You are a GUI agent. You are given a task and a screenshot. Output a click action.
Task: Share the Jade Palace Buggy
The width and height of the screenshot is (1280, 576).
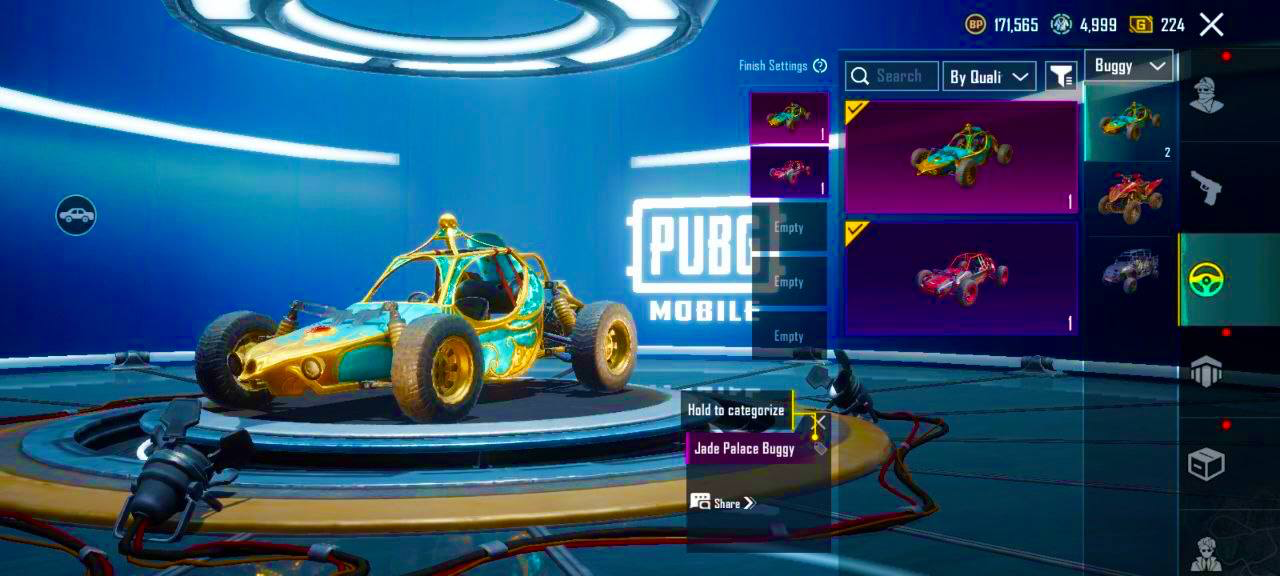(x=723, y=502)
